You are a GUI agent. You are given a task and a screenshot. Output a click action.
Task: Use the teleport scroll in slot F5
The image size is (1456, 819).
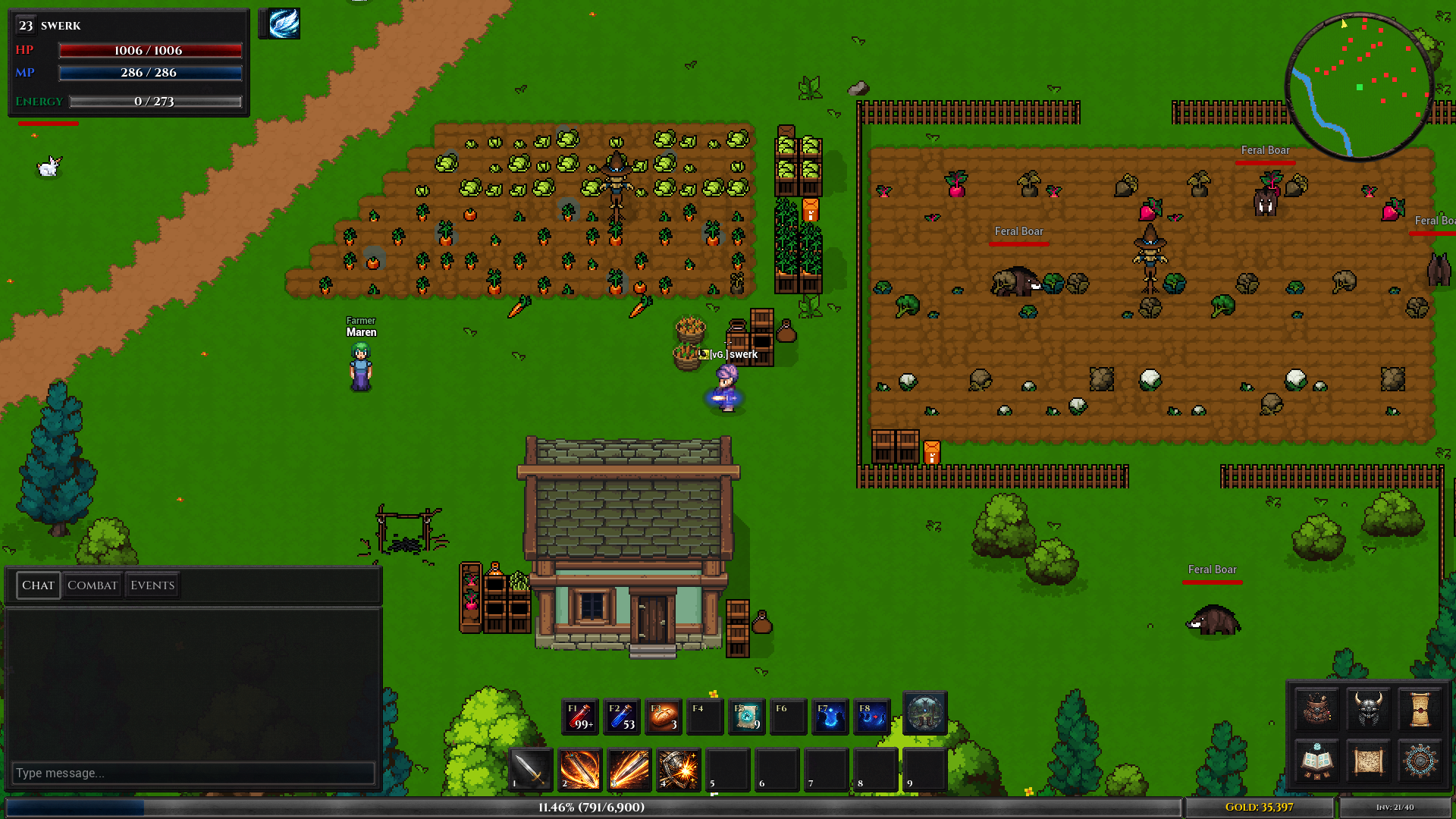click(747, 716)
